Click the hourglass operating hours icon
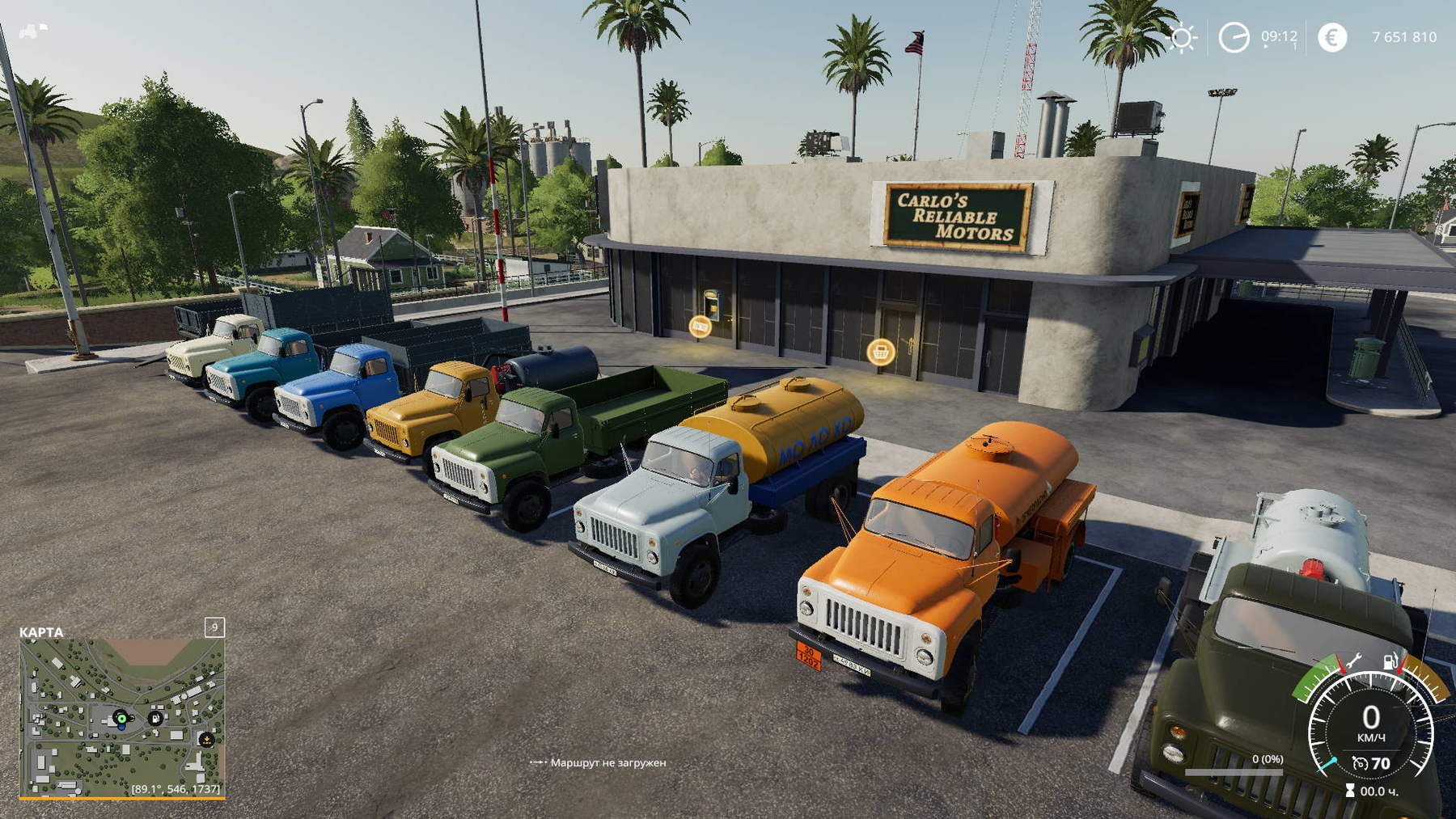Screen dimensions: 1456x819 1349,791
